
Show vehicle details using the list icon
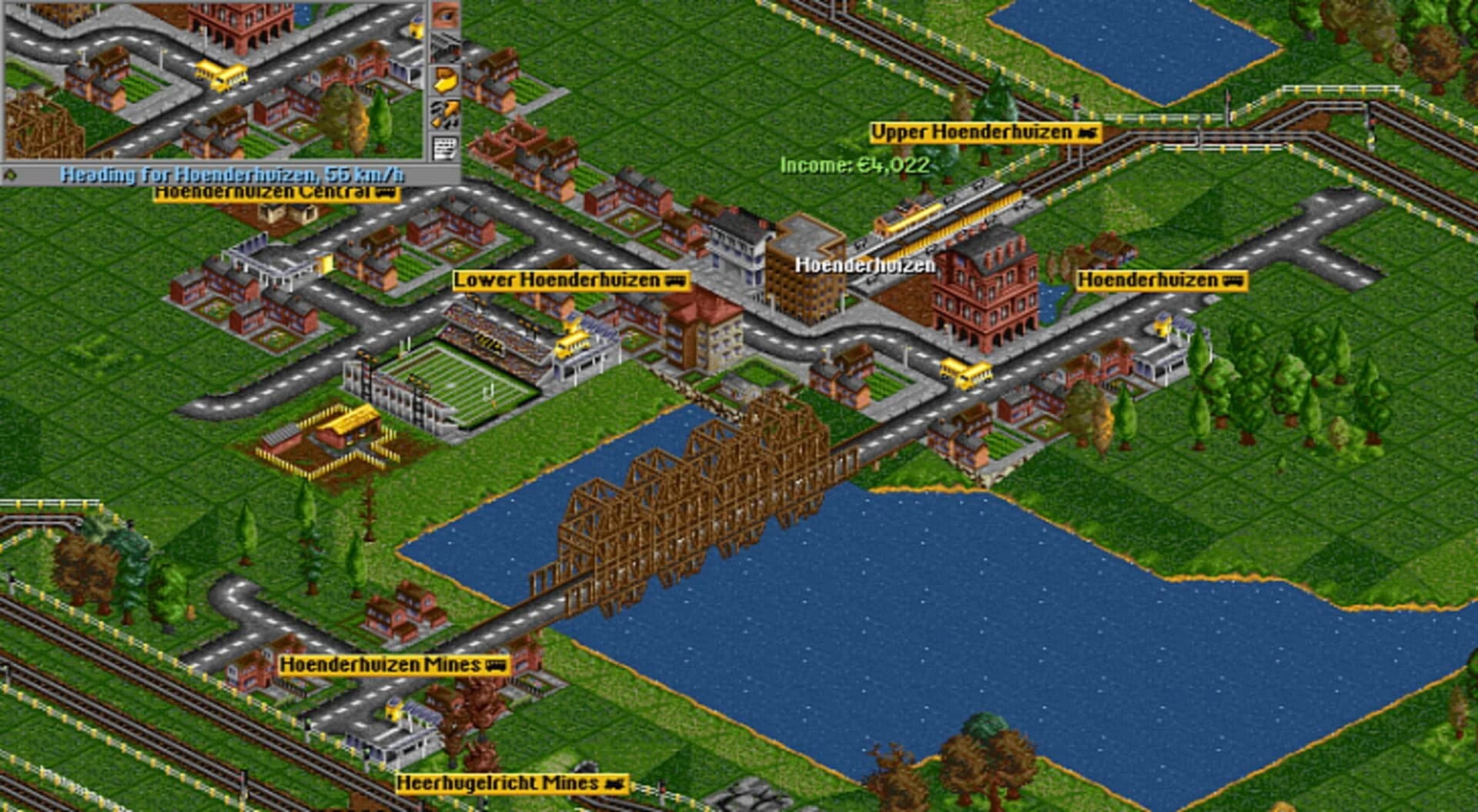446,146
